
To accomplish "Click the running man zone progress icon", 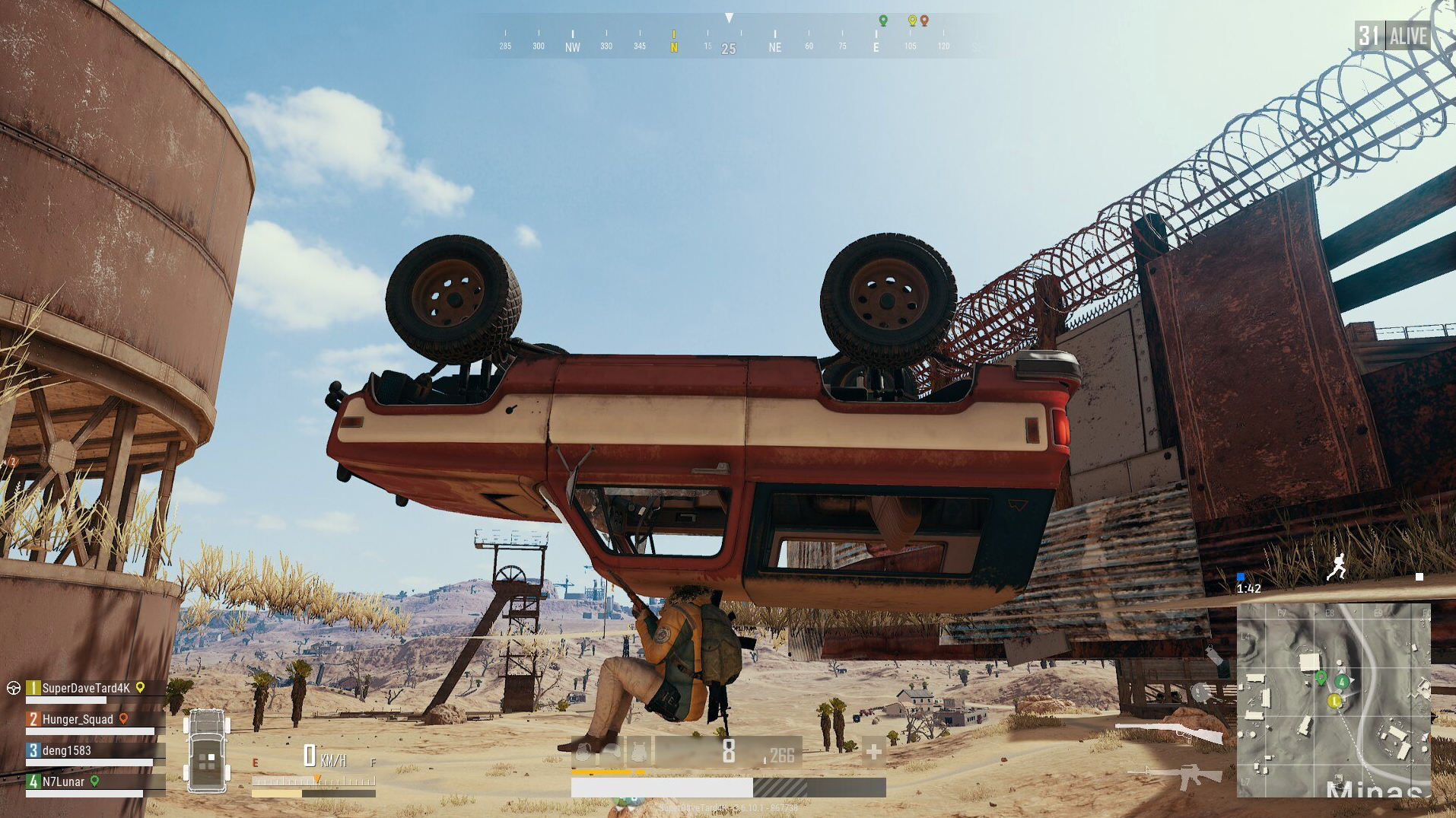I will coord(1337,567).
